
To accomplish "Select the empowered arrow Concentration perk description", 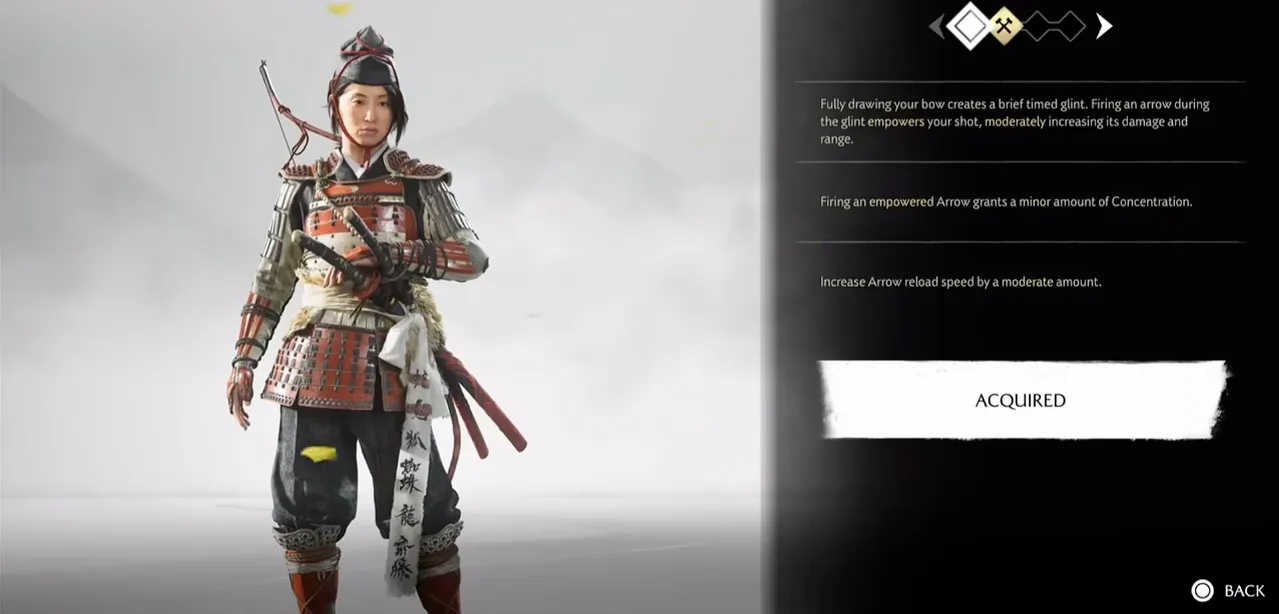I will tap(1006, 202).
